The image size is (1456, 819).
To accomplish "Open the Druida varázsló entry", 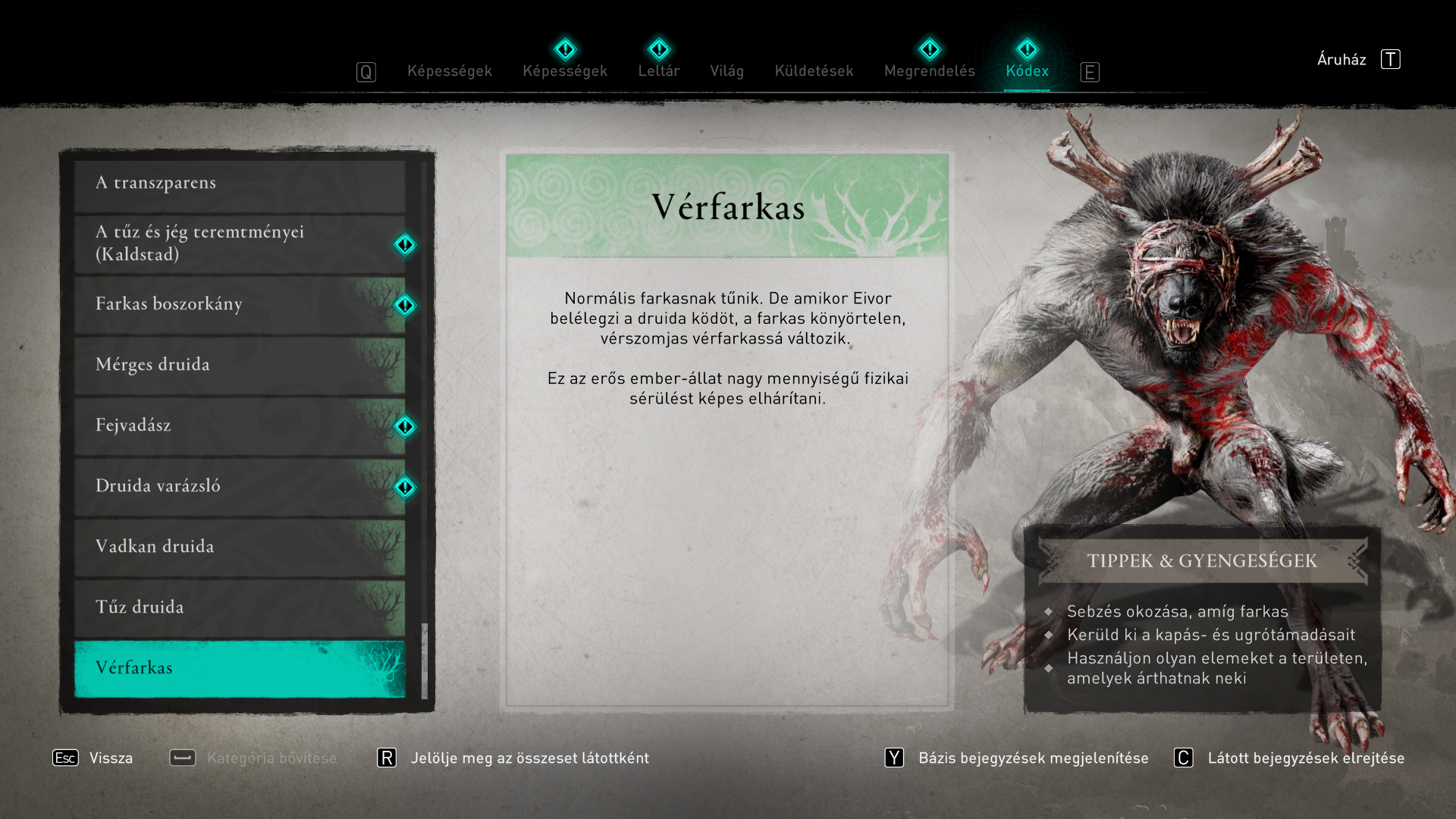I will [240, 487].
